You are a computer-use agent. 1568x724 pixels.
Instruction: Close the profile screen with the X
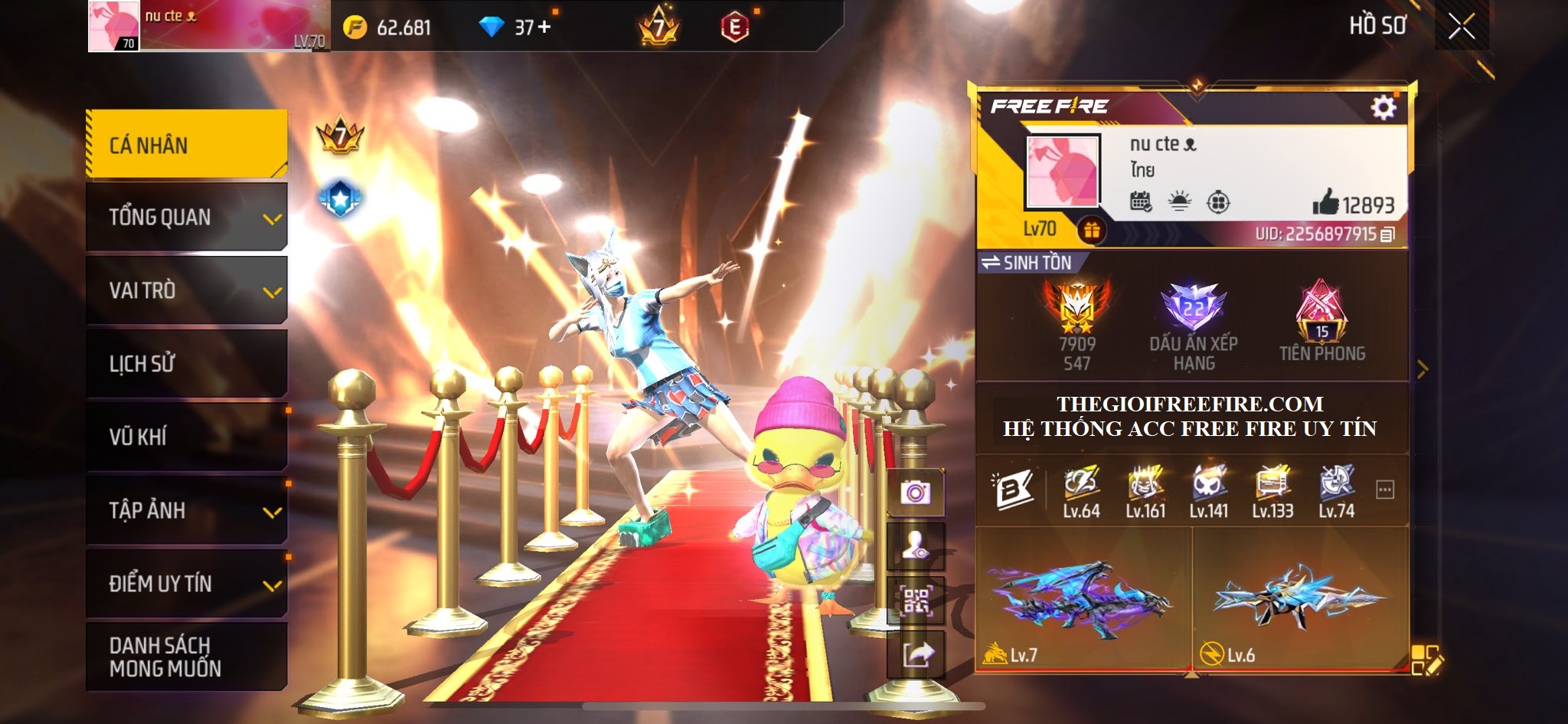click(1461, 27)
